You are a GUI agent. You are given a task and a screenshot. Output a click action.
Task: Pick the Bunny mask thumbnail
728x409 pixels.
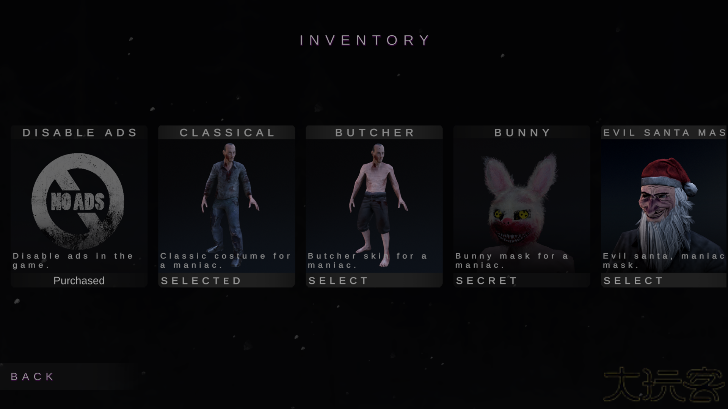click(520, 200)
